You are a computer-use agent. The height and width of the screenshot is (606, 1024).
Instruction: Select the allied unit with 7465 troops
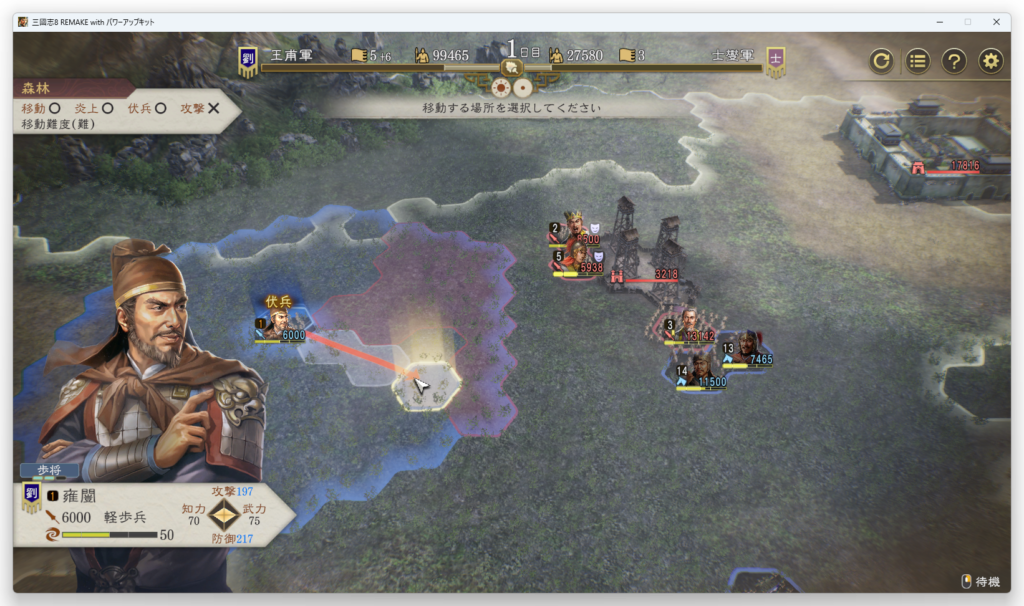[x=745, y=348]
